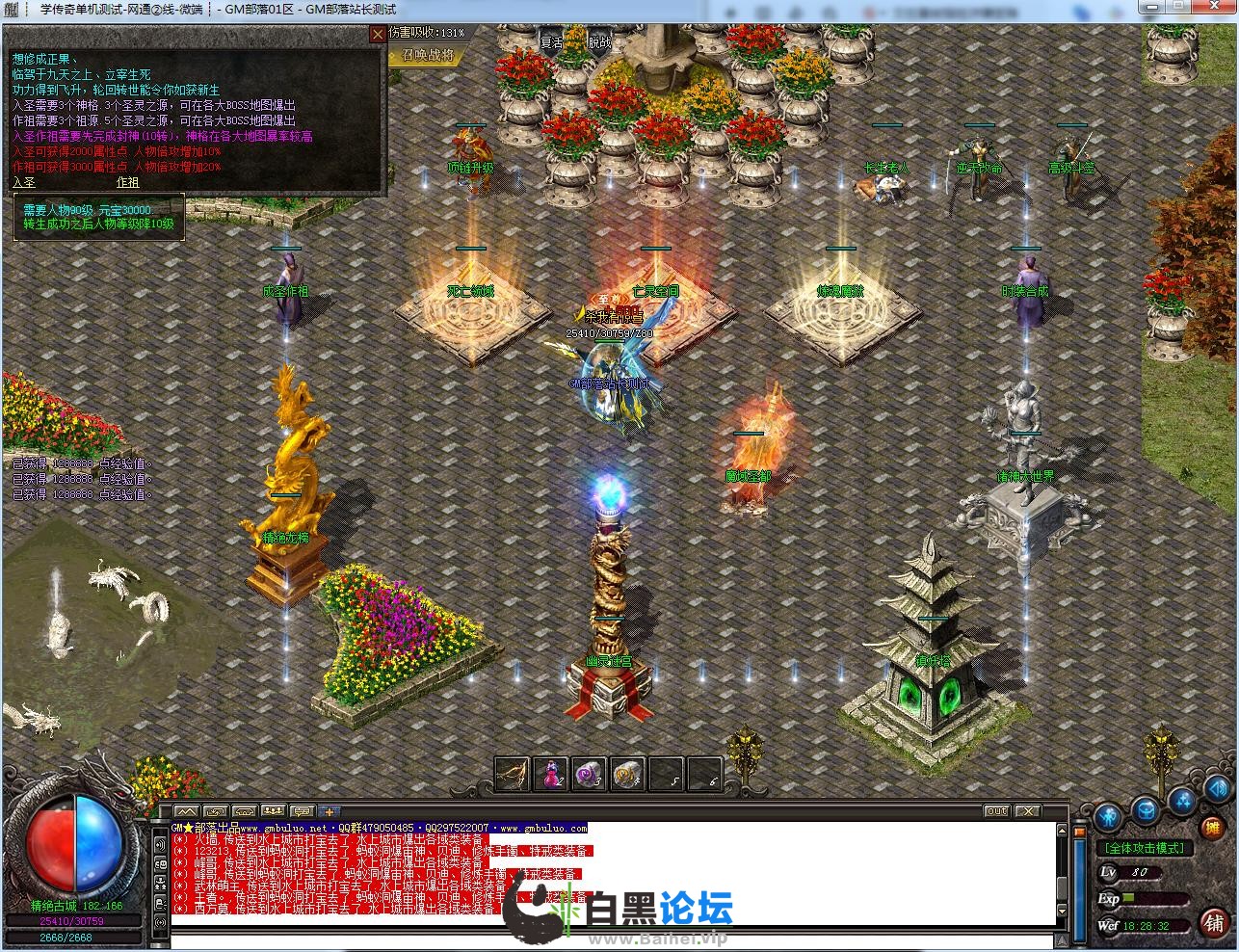1239x952 pixels.
Task: Close the chat panel with its X button
Action: (x=1028, y=811)
